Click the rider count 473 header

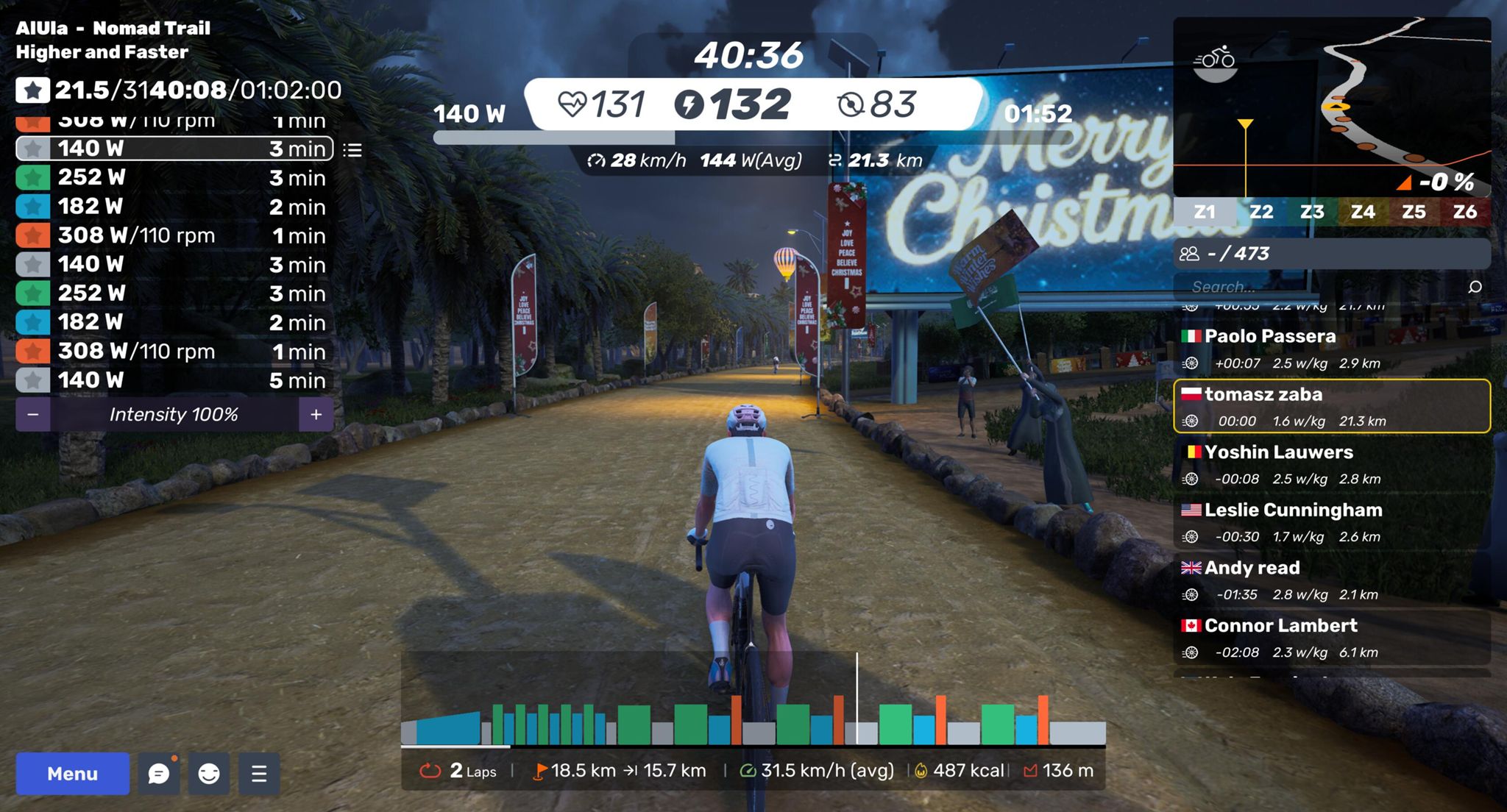[1332, 254]
